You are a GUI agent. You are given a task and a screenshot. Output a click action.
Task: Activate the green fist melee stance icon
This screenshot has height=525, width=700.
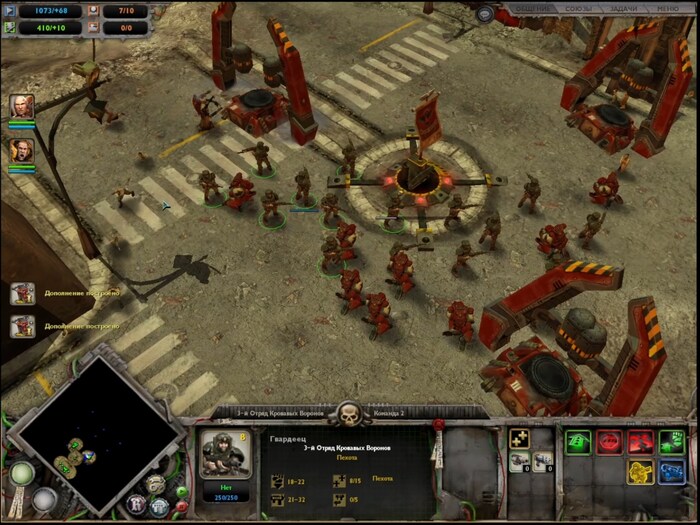point(672,442)
